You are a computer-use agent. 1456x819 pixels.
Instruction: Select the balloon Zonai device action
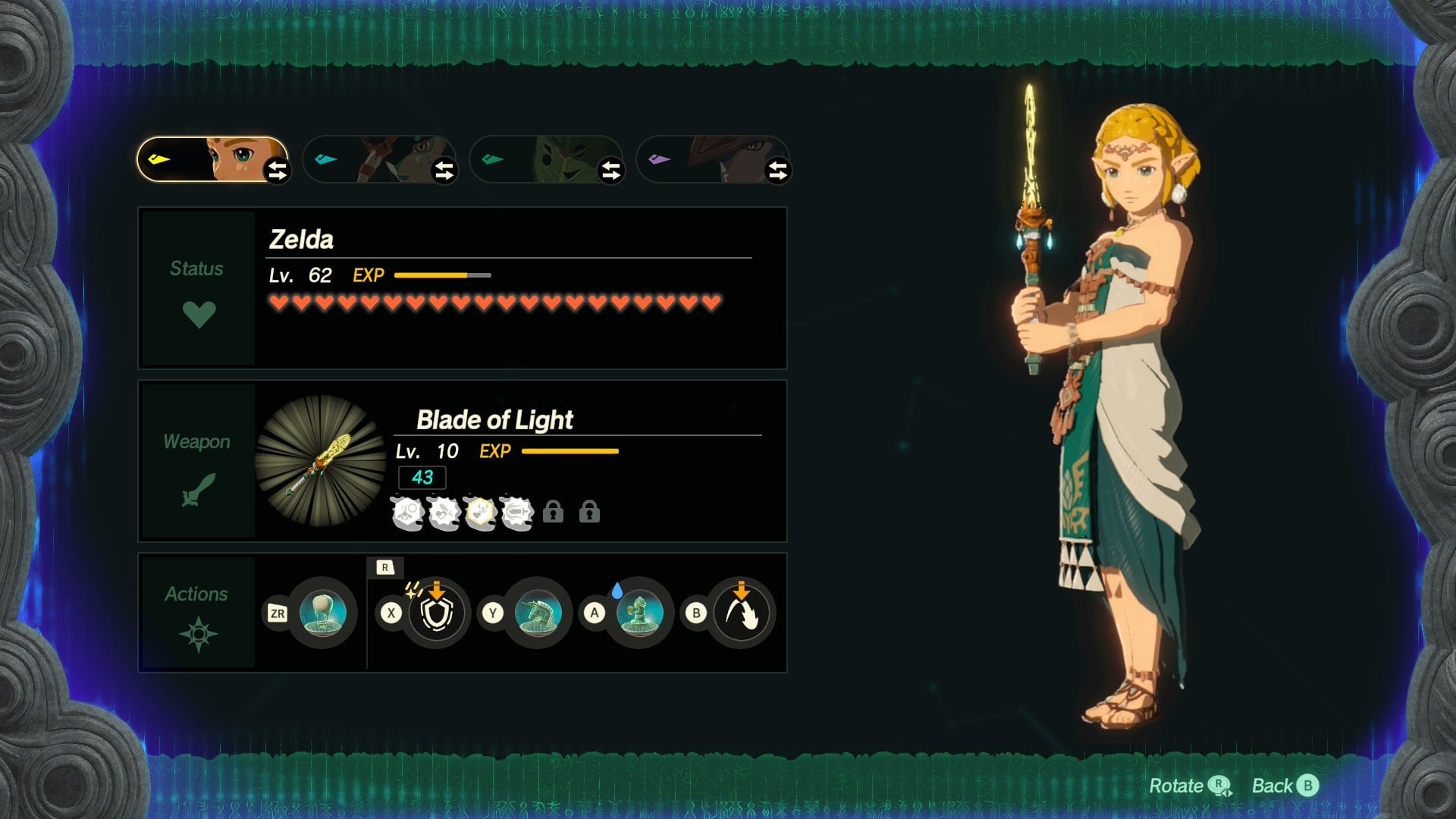[323, 613]
